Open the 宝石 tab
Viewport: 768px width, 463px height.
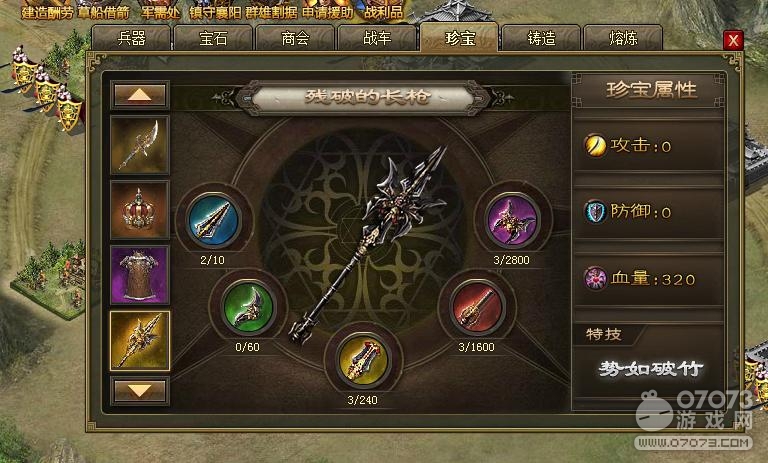212,39
